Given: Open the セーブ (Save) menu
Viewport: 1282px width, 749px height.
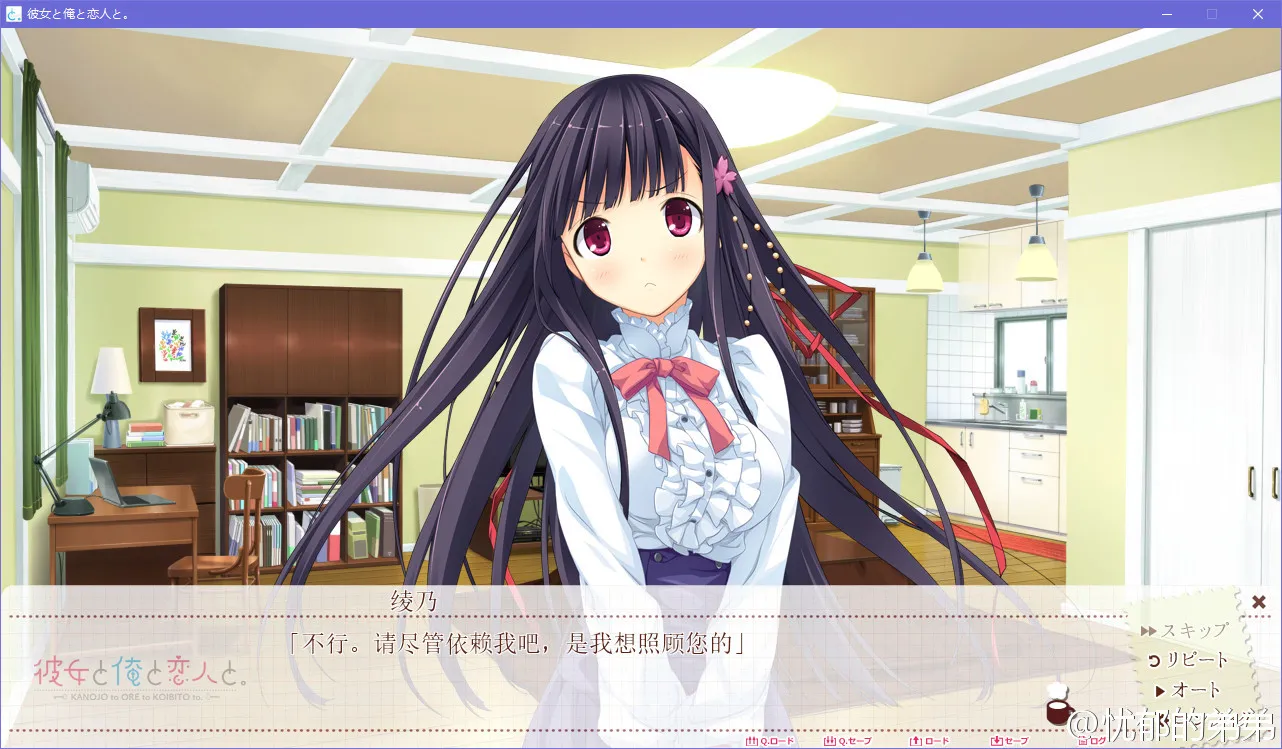Looking at the screenshot, I should (1009, 741).
